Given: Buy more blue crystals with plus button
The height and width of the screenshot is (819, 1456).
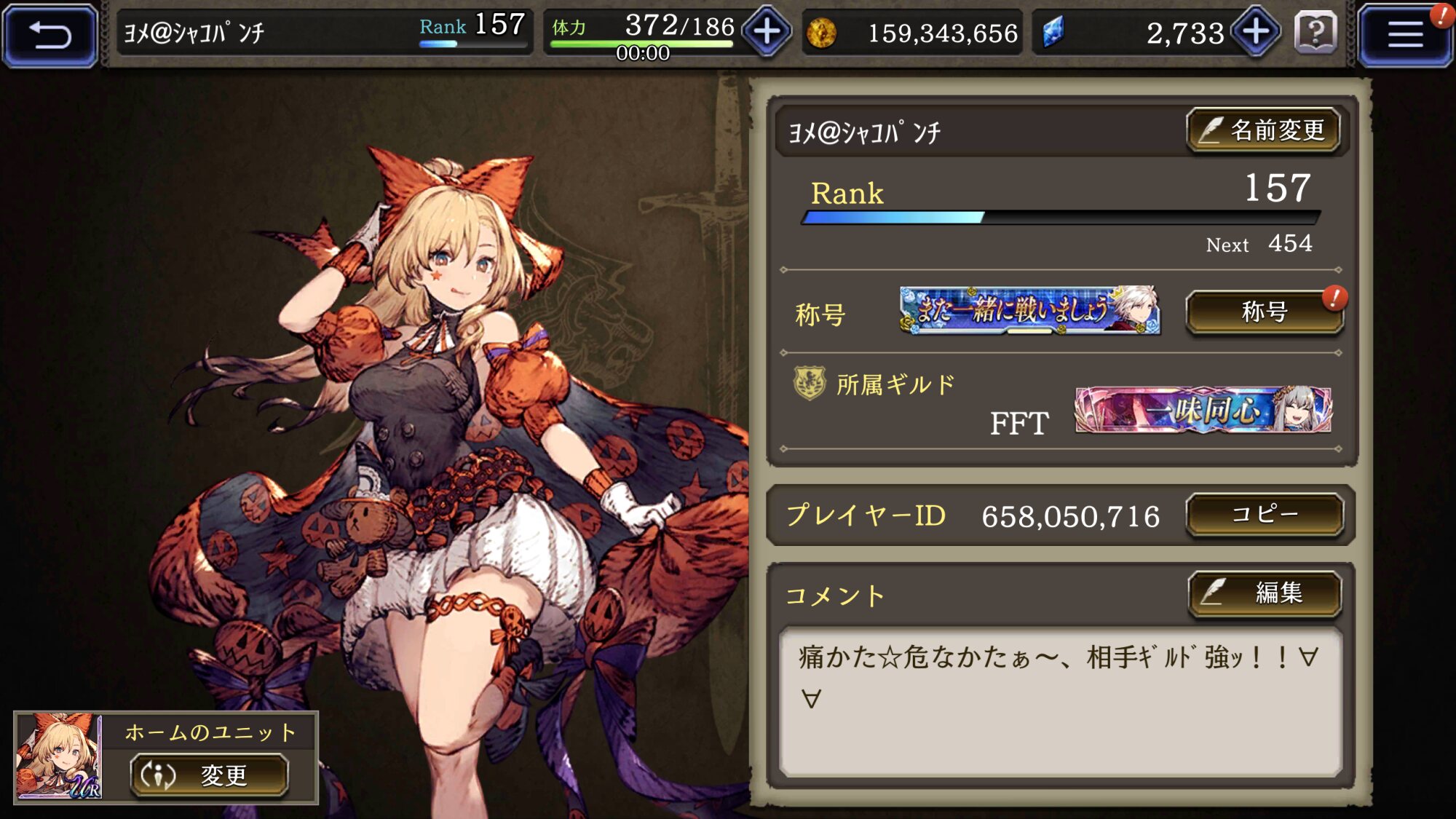Looking at the screenshot, I should click(x=1256, y=32).
